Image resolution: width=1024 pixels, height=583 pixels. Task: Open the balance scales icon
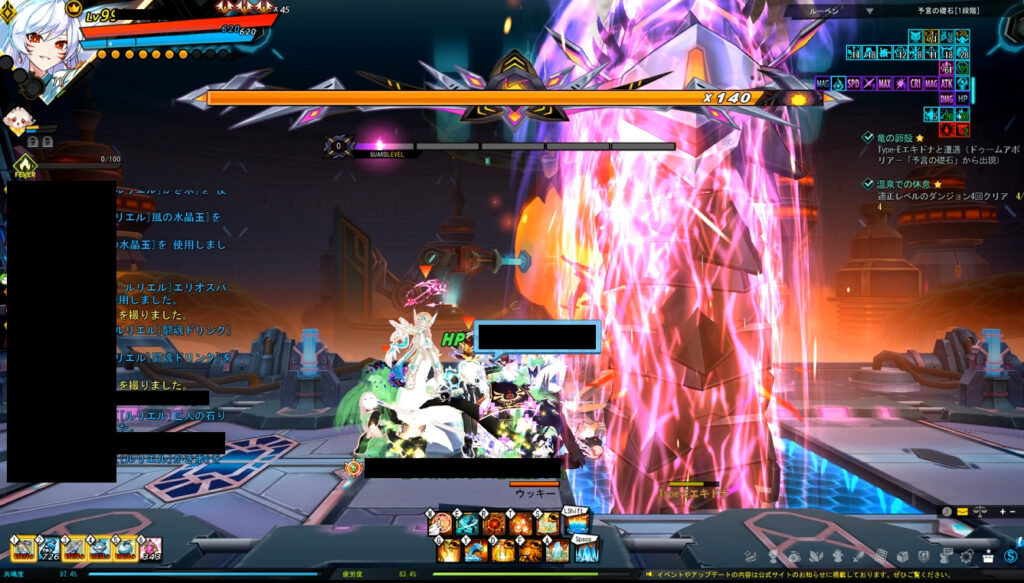coord(981,512)
